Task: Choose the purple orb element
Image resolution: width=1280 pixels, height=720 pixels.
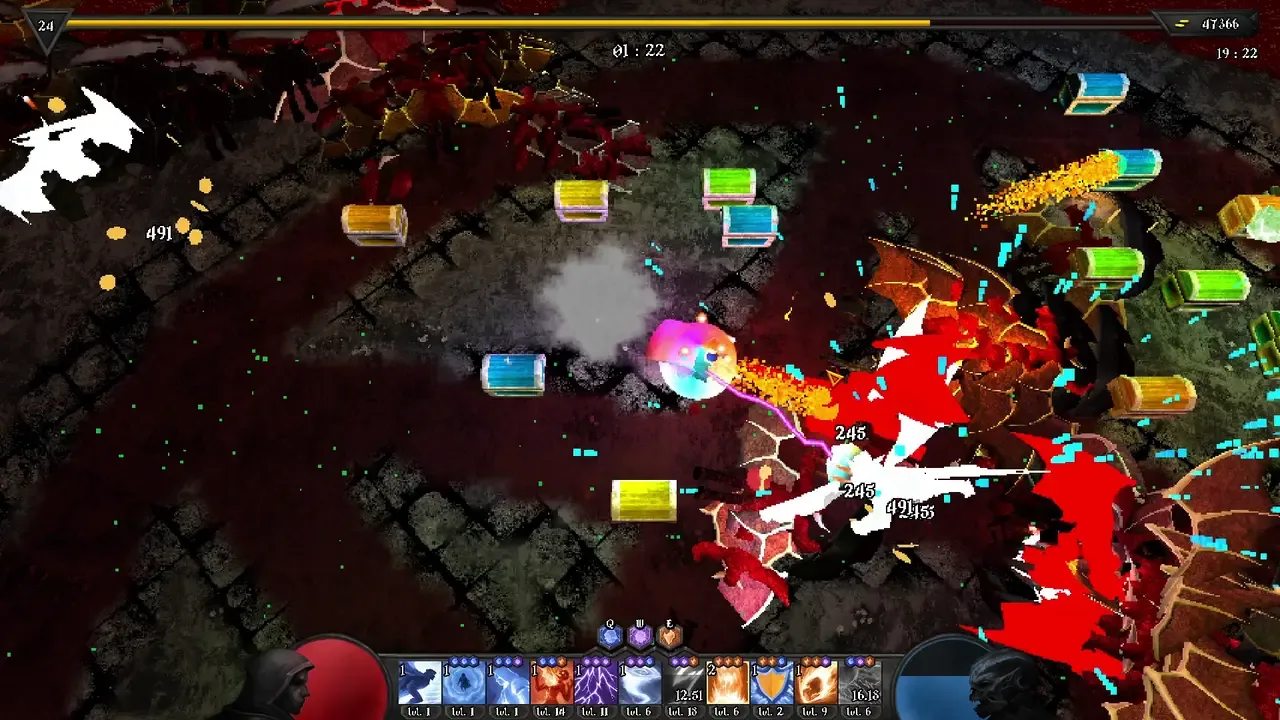Action: (x=640, y=636)
